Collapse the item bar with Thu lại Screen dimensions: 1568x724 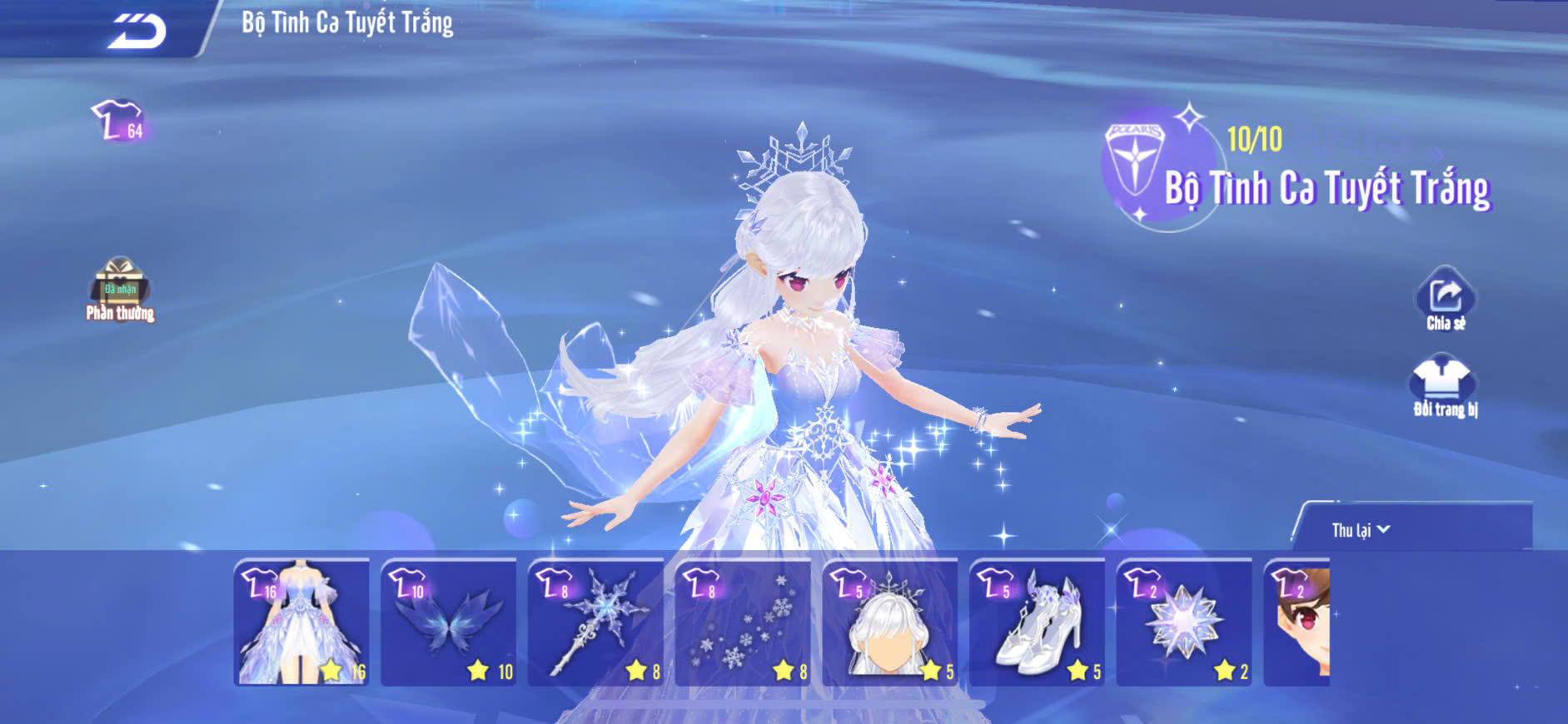1360,530
